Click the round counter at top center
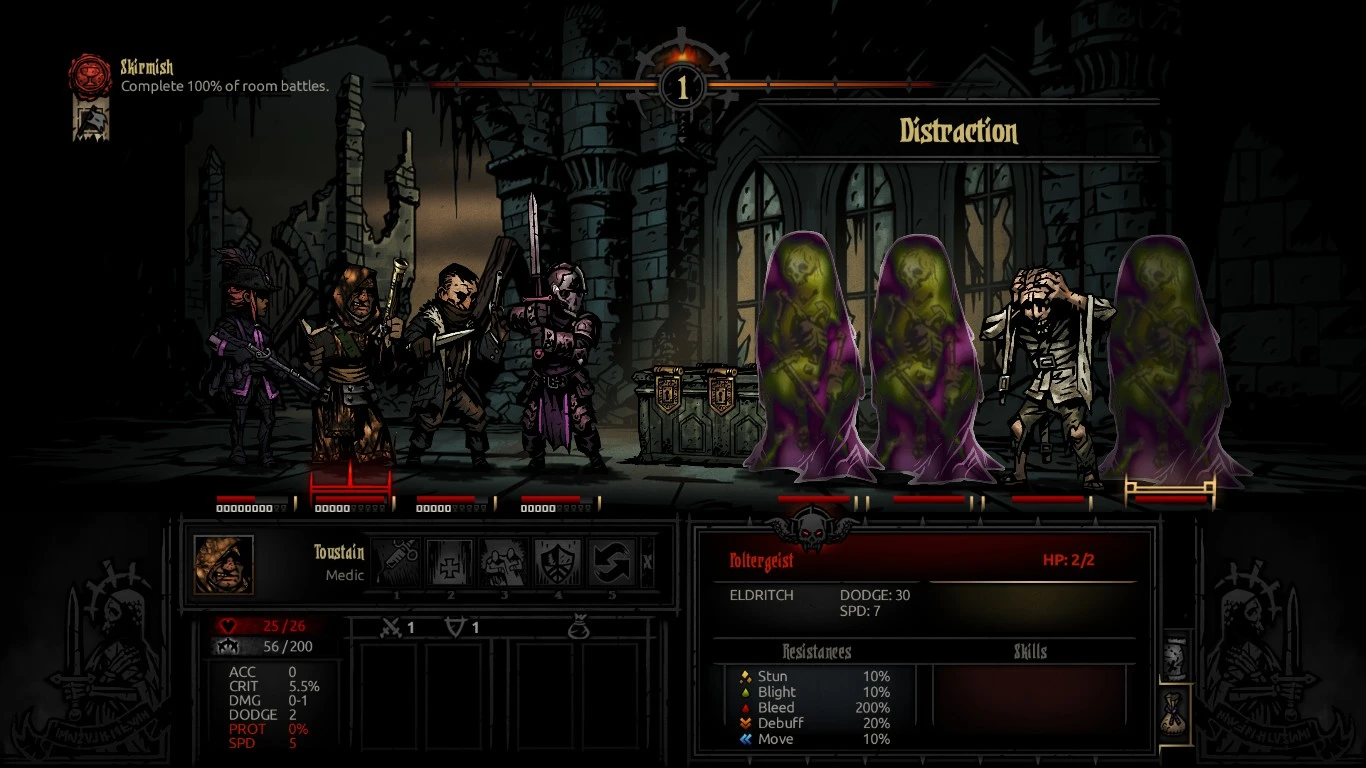 (683, 87)
